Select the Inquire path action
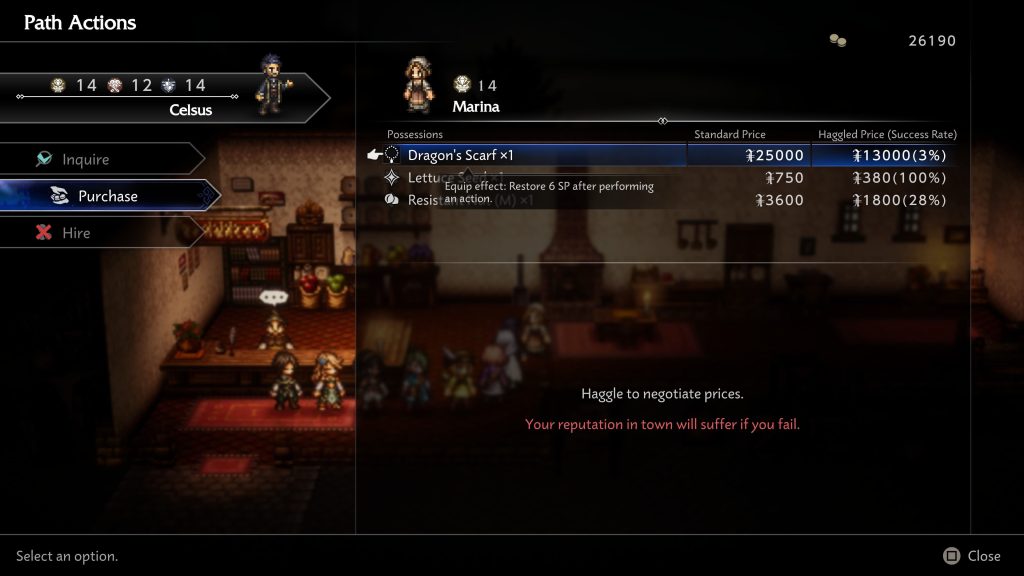The width and height of the screenshot is (1024, 576). 86,159
